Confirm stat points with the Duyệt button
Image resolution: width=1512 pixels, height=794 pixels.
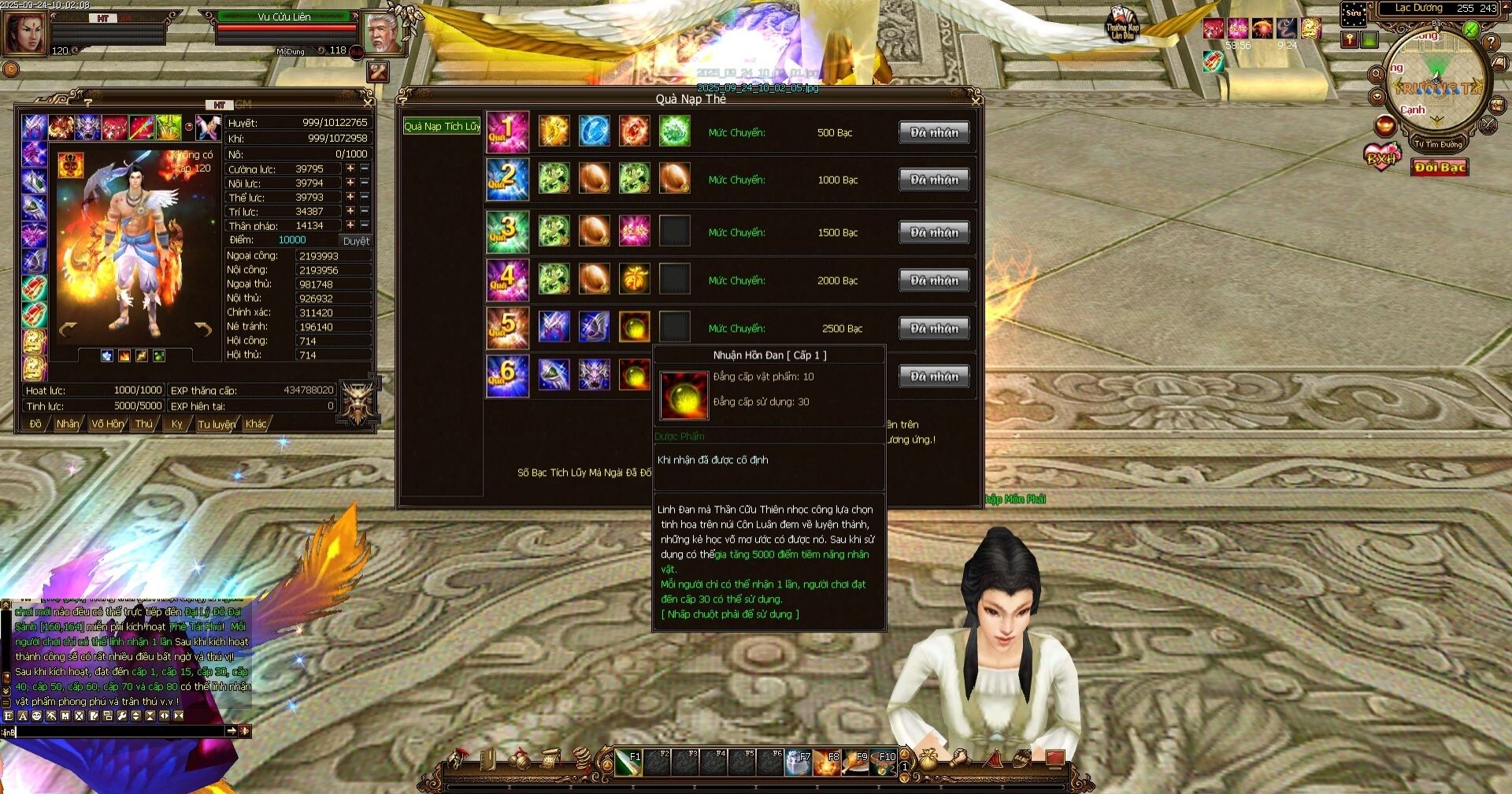(x=355, y=240)
